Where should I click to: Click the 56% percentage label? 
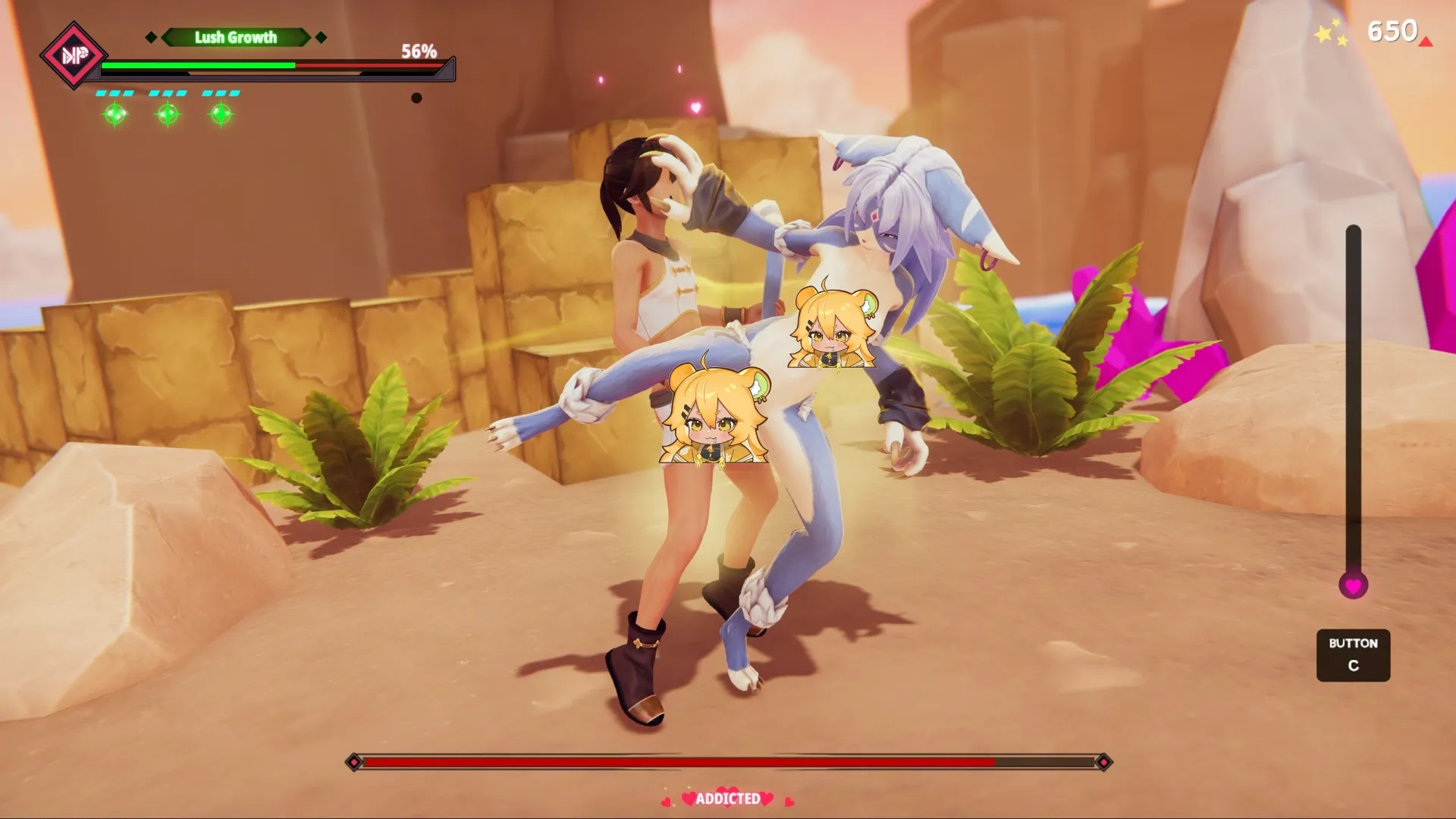point(419,52)
